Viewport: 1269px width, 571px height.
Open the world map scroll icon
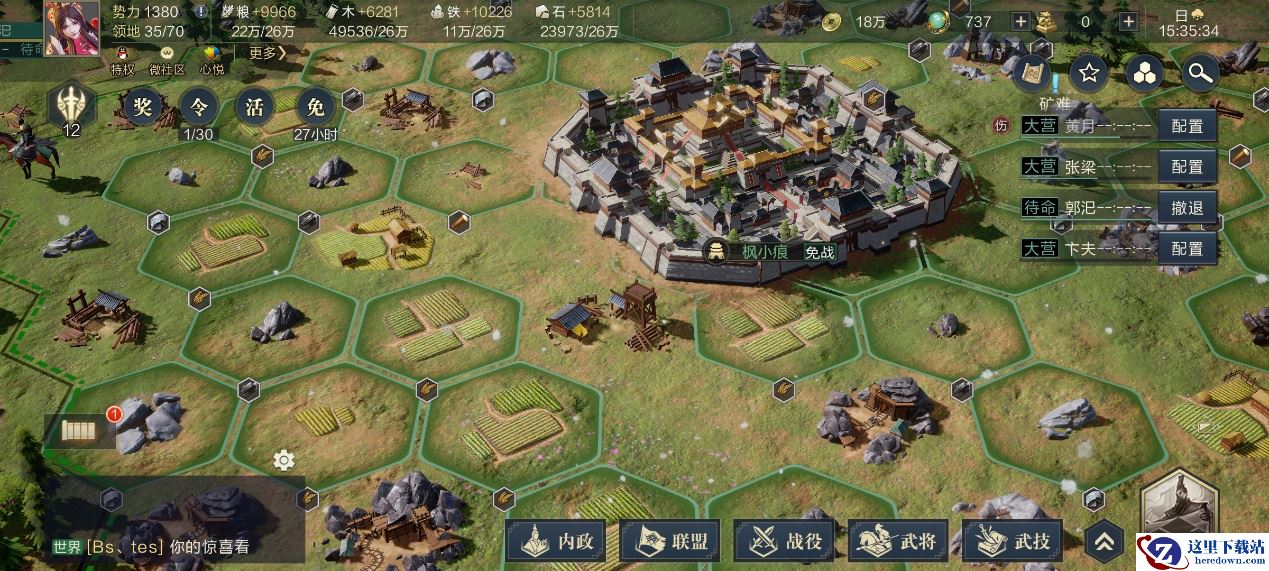pos(1034,72)
